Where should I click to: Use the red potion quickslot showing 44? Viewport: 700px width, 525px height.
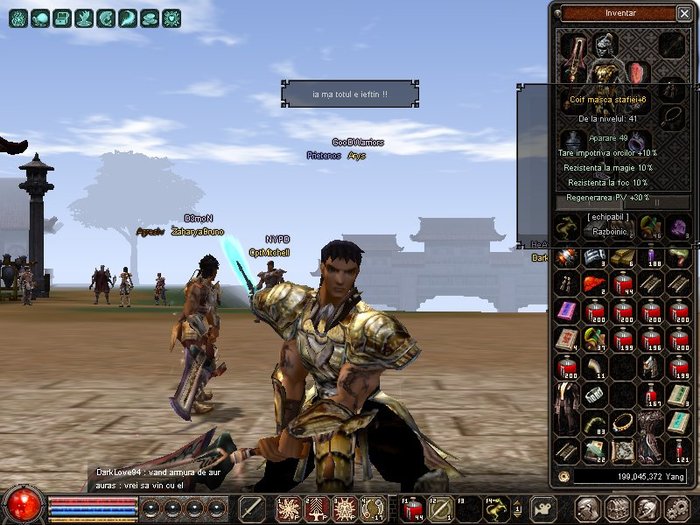pyautogui.click(x=412, y=508)
